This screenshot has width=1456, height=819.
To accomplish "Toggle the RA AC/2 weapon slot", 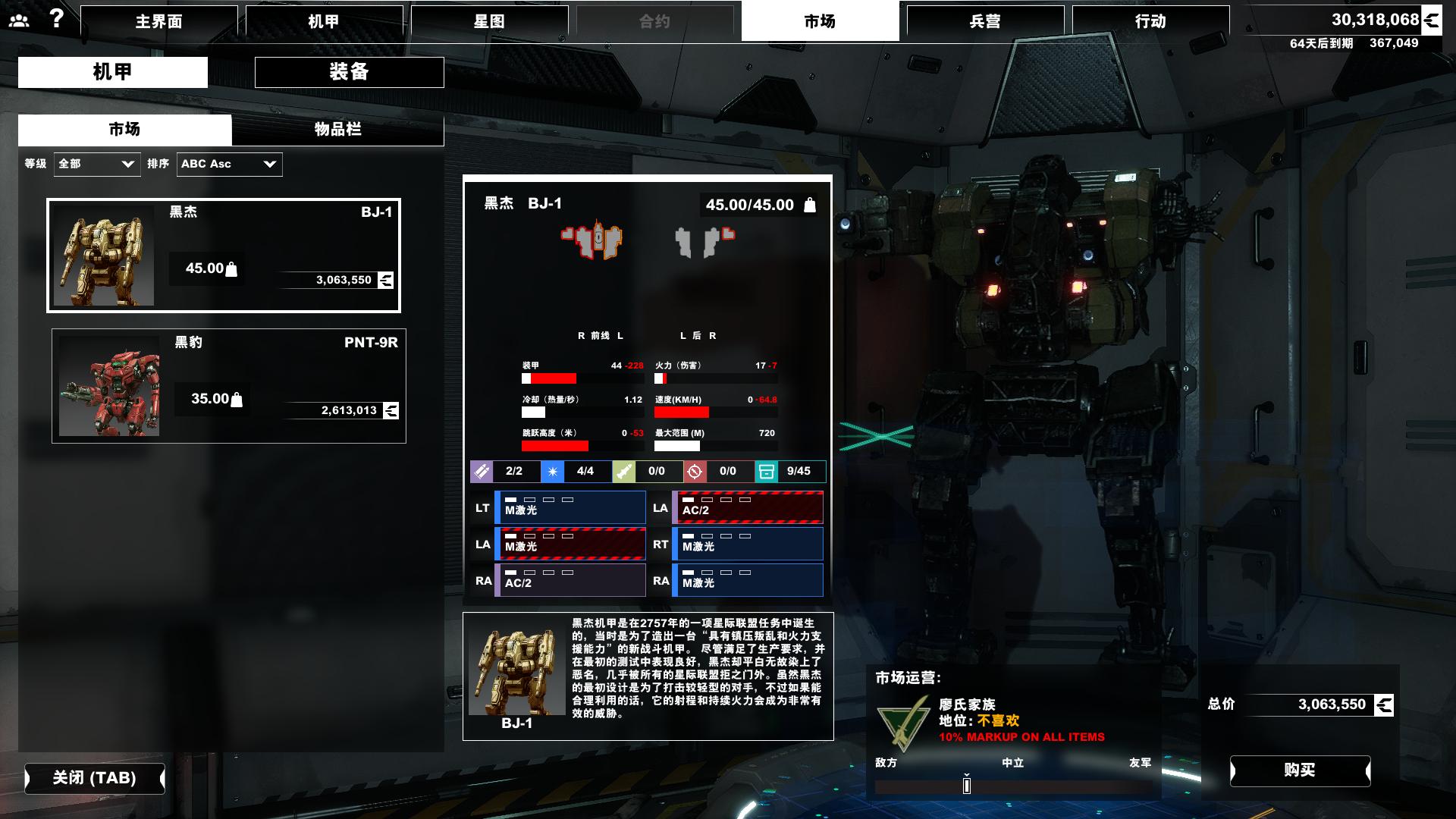I will (x=570, y=581).
